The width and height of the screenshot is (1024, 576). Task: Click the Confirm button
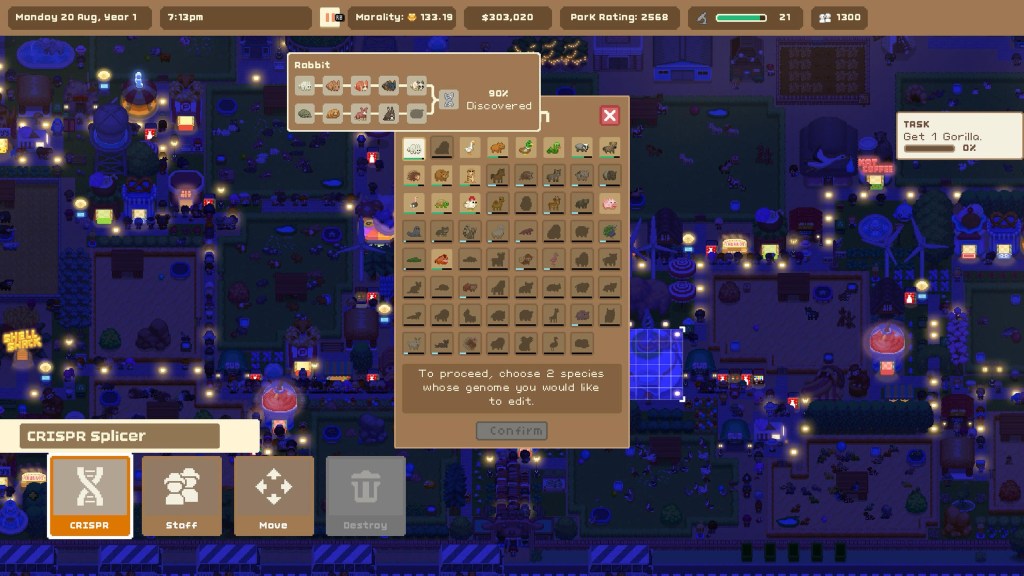(512, 431)
